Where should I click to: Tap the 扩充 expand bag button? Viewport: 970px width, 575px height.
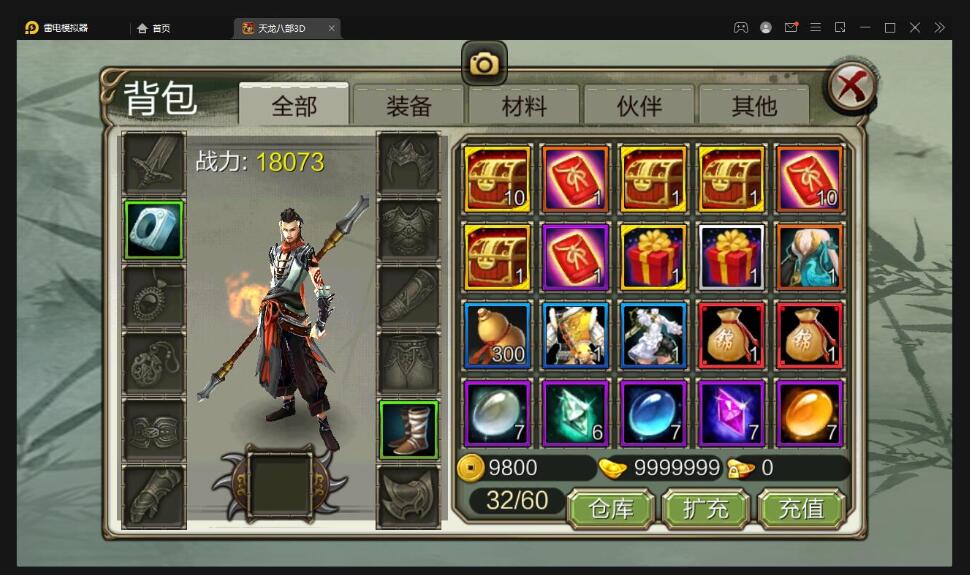[x=706, y=508]
